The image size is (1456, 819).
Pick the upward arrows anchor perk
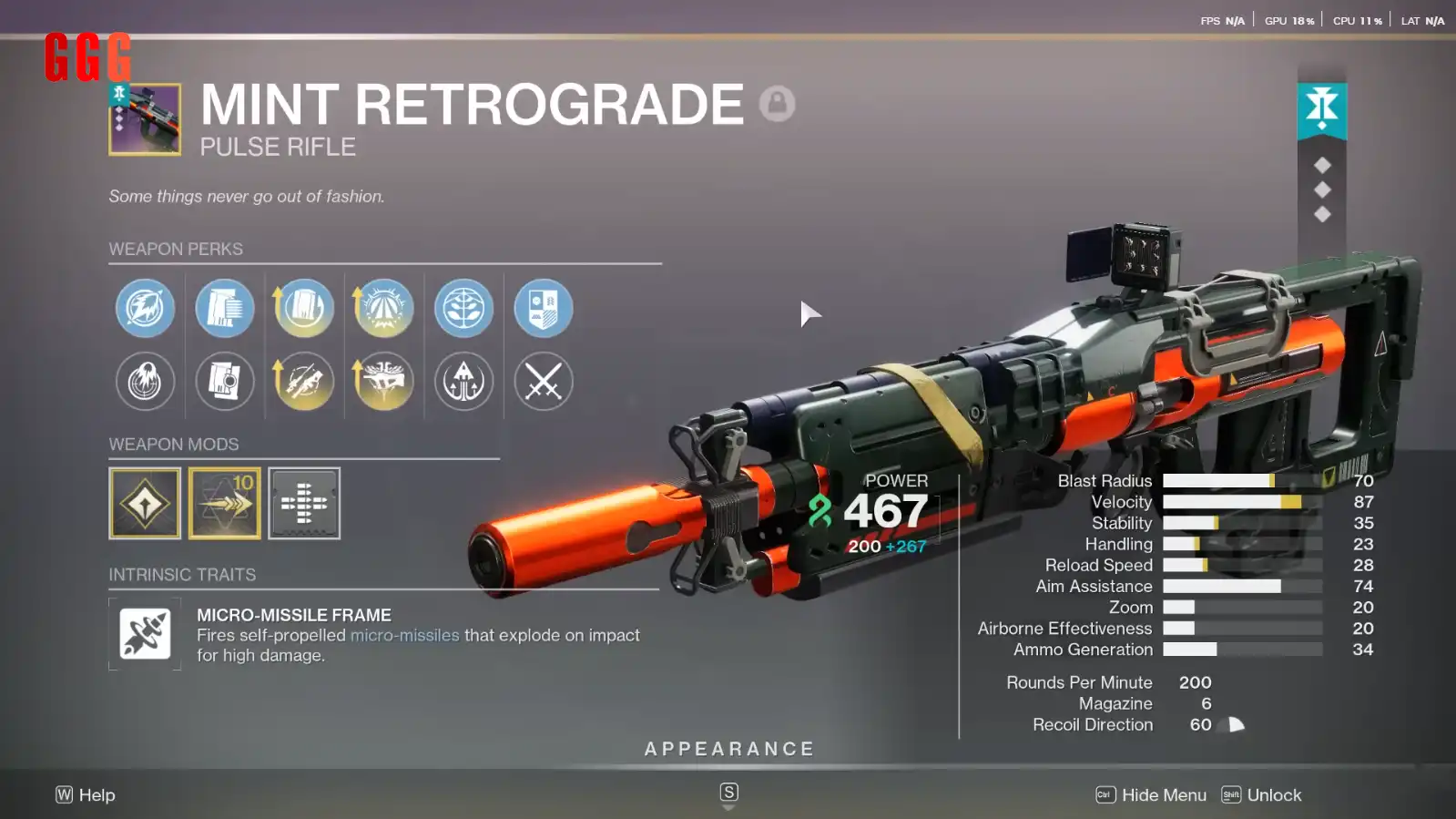point(464,381)
